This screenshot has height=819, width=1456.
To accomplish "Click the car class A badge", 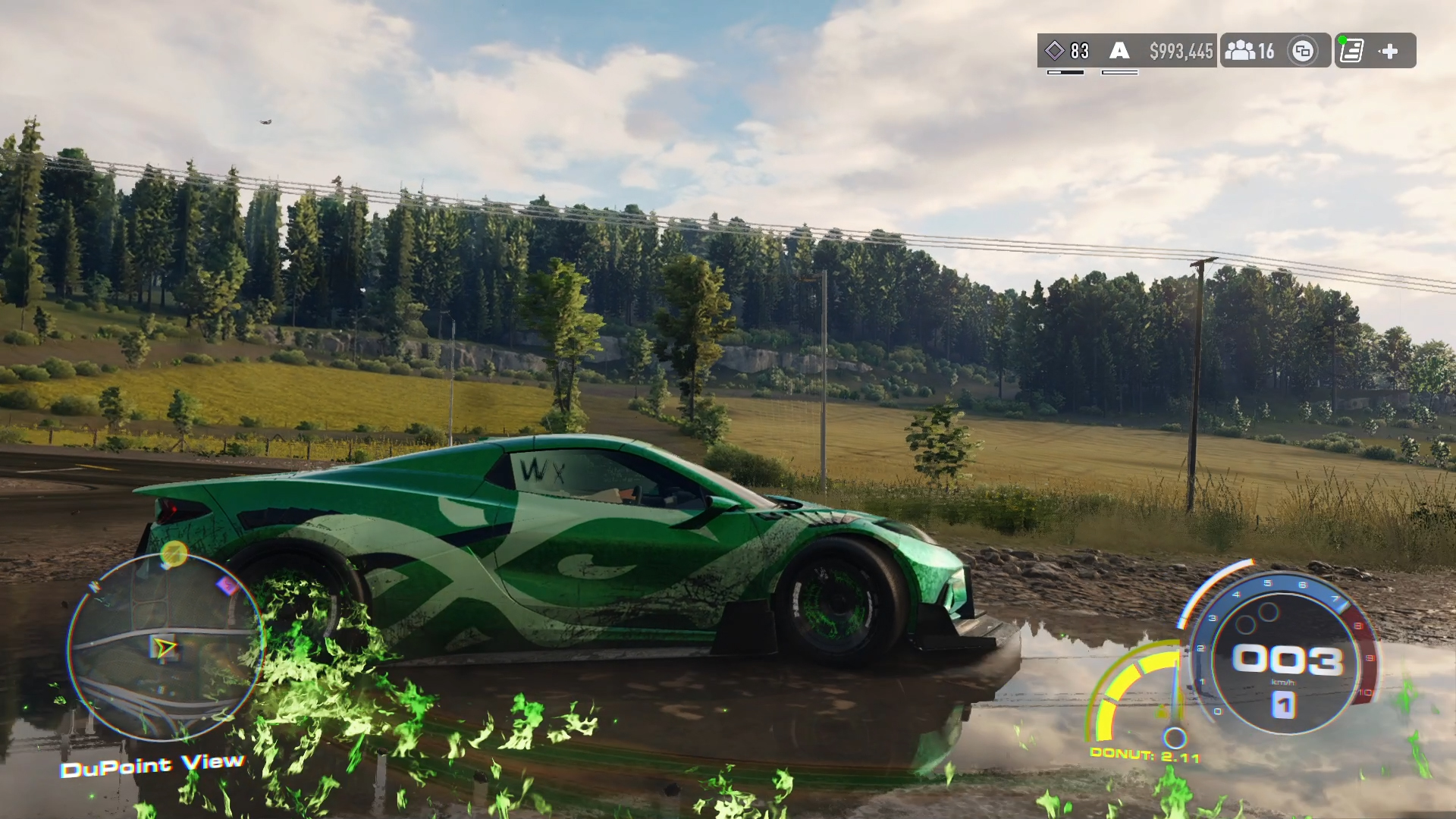I will pyautogui.click(x=1119, y=51).
